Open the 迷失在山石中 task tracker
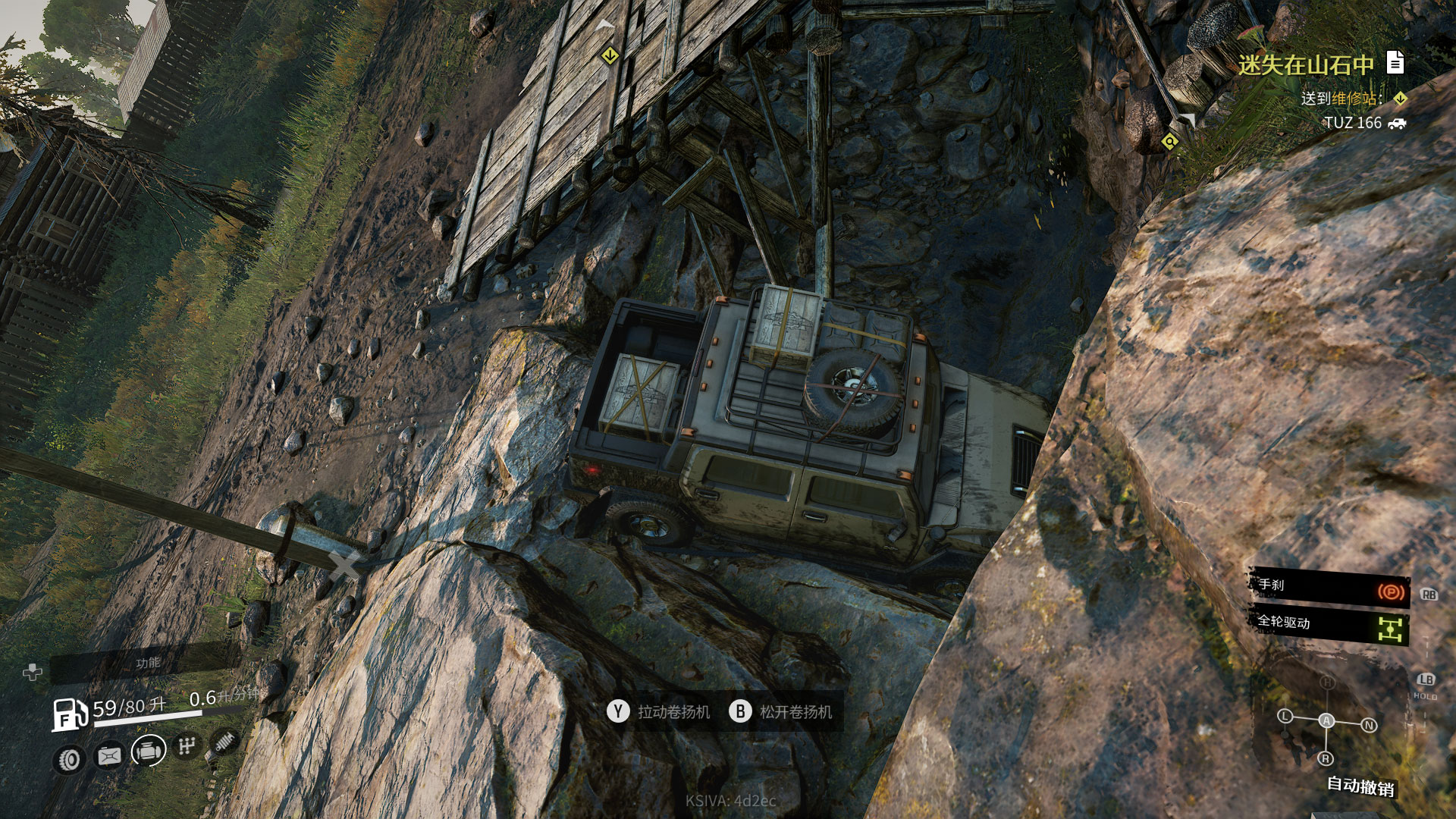Screen dimensions: 1456x819 click(1306, 65)
